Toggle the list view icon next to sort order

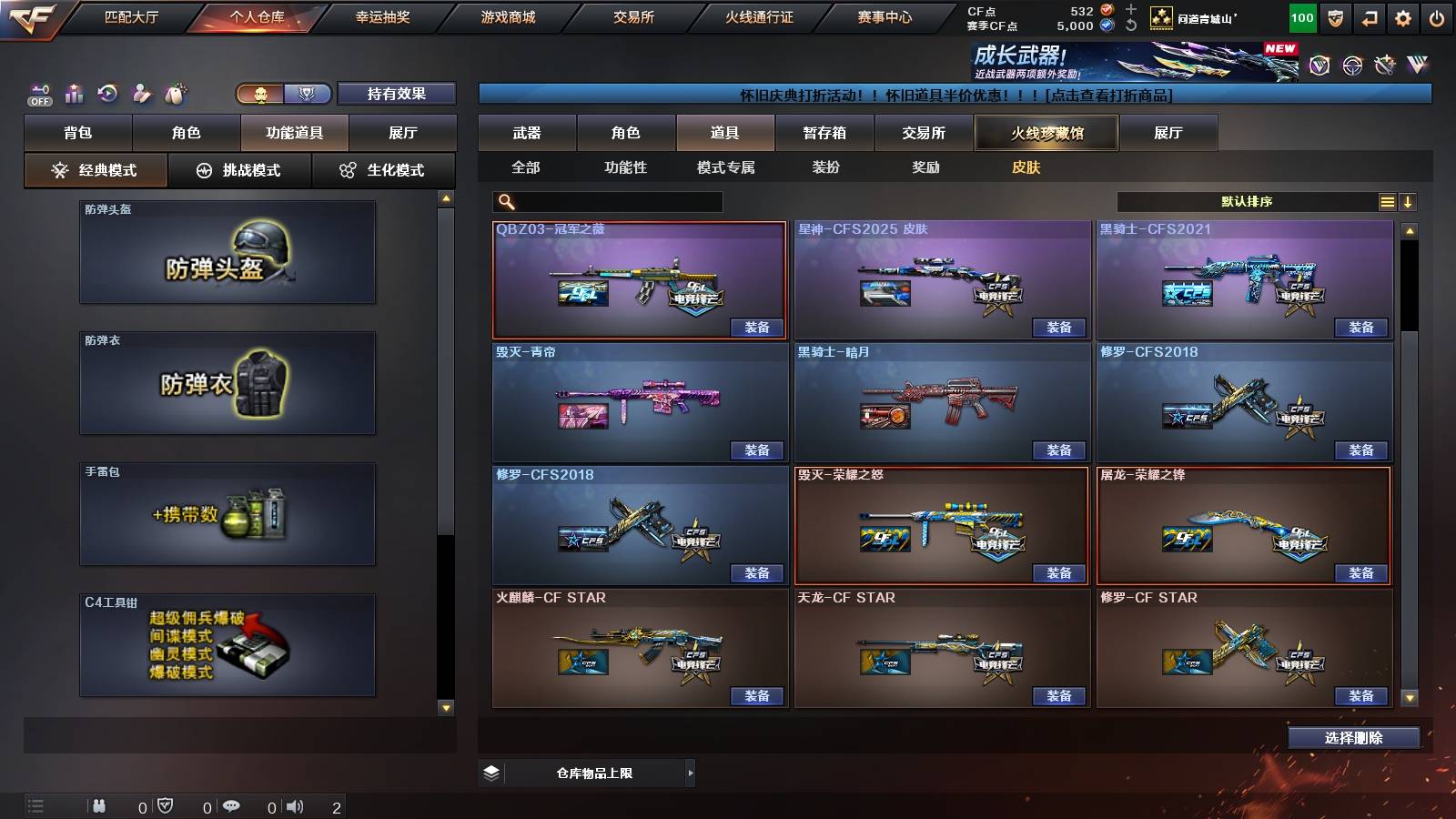(x=1386, y=201)
